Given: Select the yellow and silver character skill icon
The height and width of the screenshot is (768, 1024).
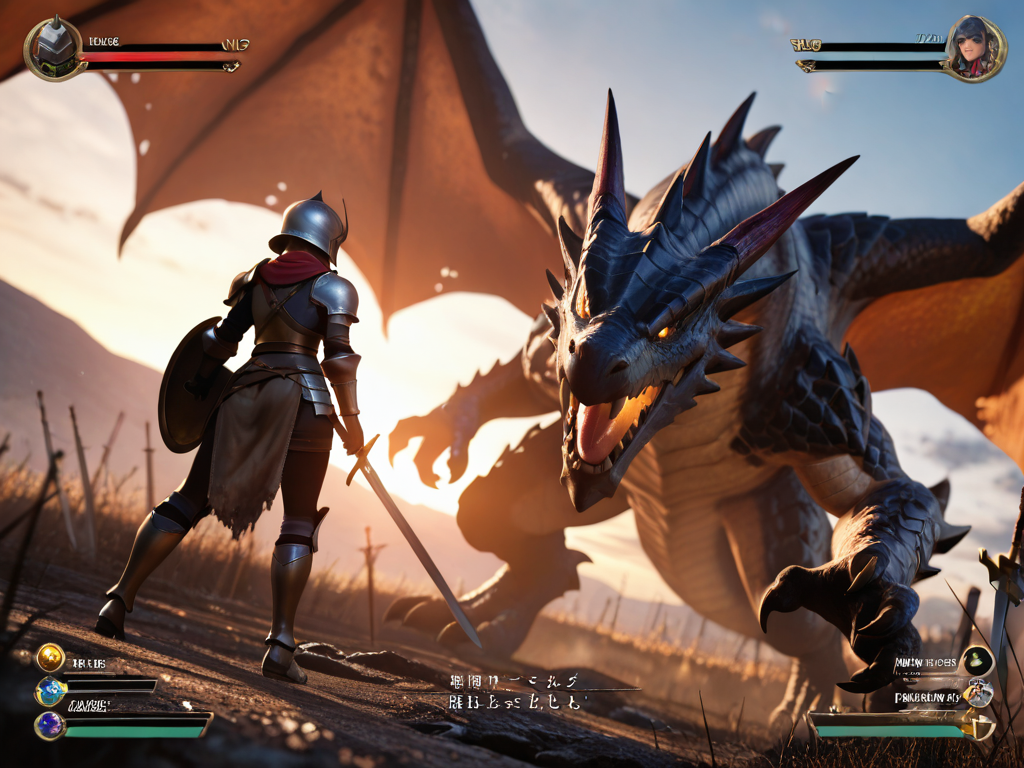Looking at the screenshot, I should point(979,693).
